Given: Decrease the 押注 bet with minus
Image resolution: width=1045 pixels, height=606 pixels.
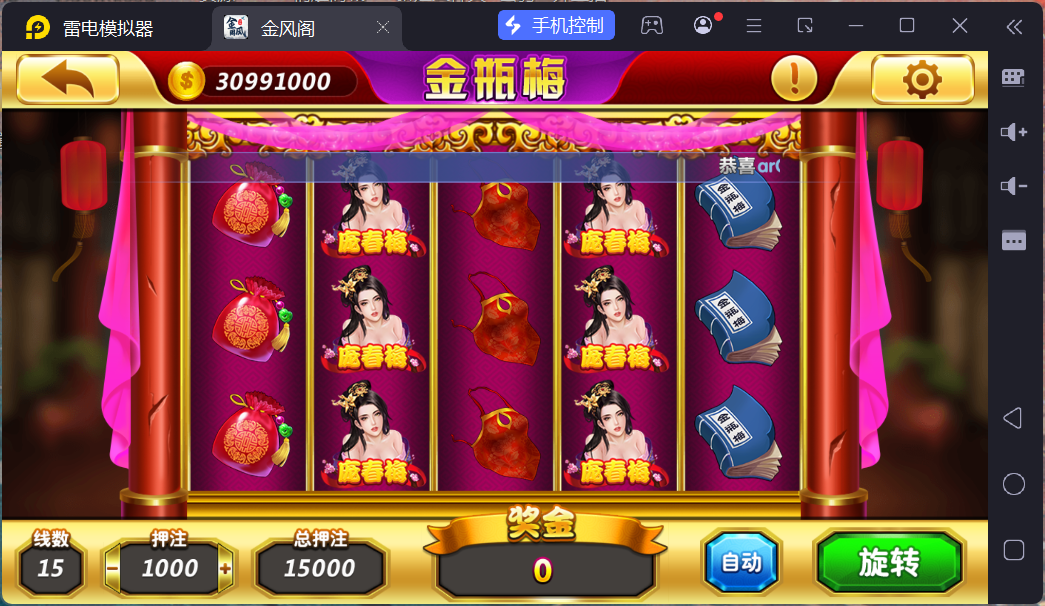Looking at the screenshot, I should [113, 569].
